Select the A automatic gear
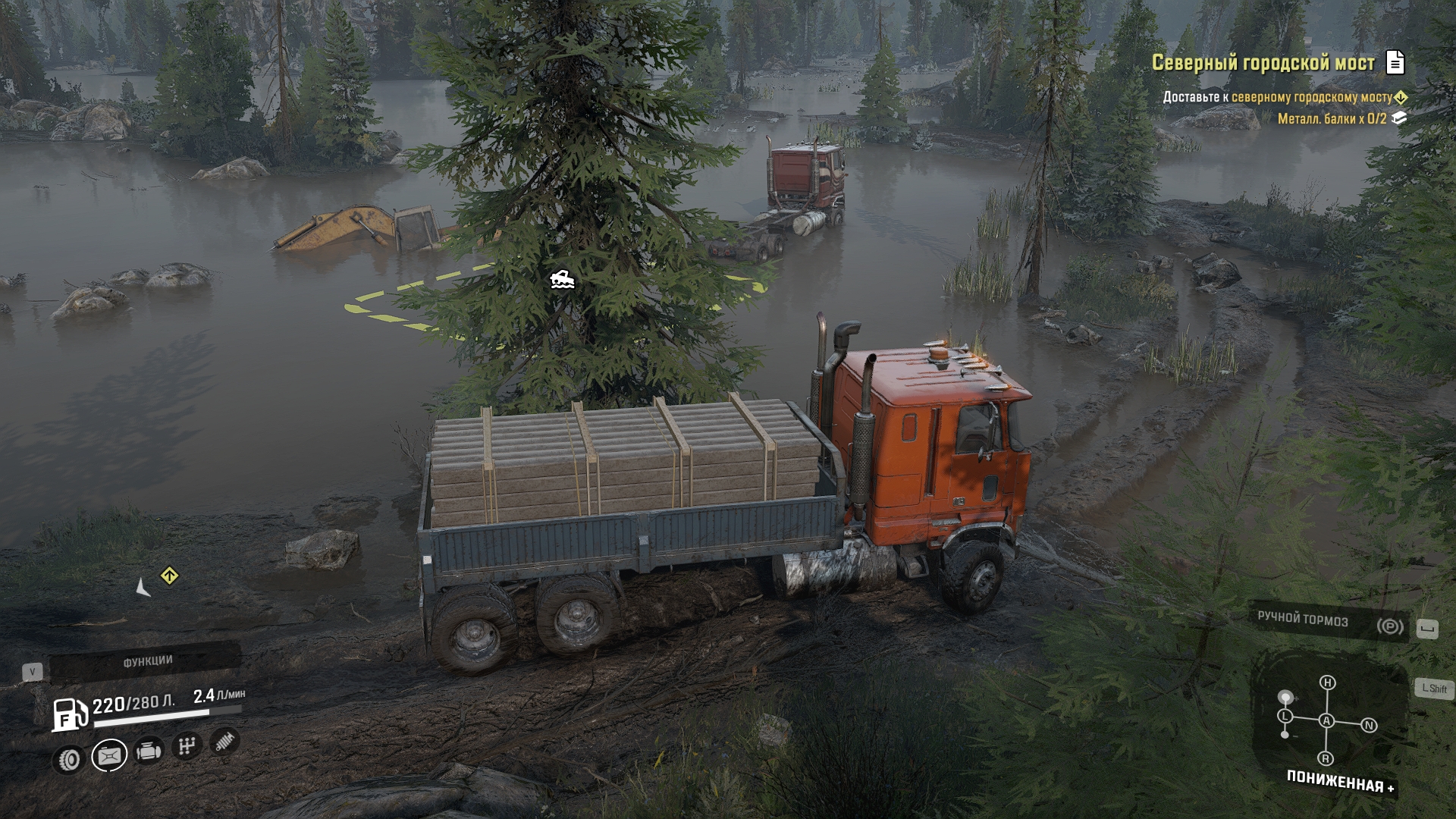This screenshot has width=1456, height=819. coord(1326,720)
